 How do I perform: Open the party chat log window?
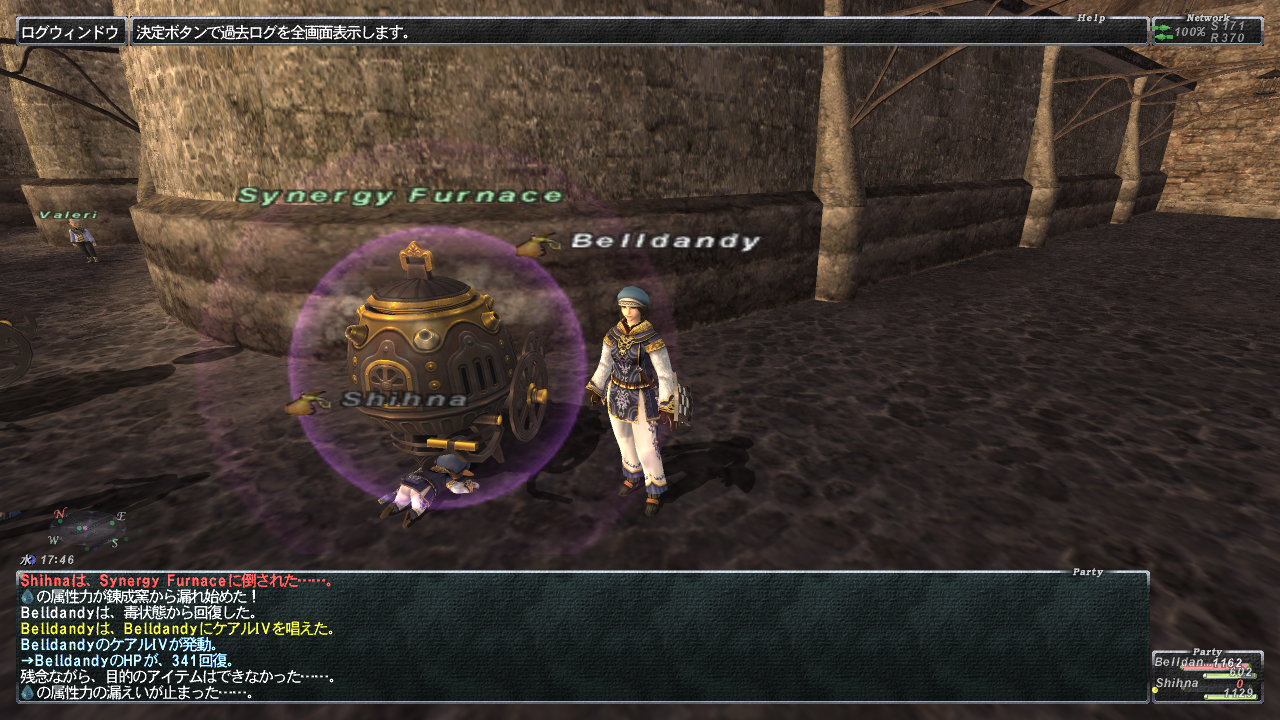point(582,637)
